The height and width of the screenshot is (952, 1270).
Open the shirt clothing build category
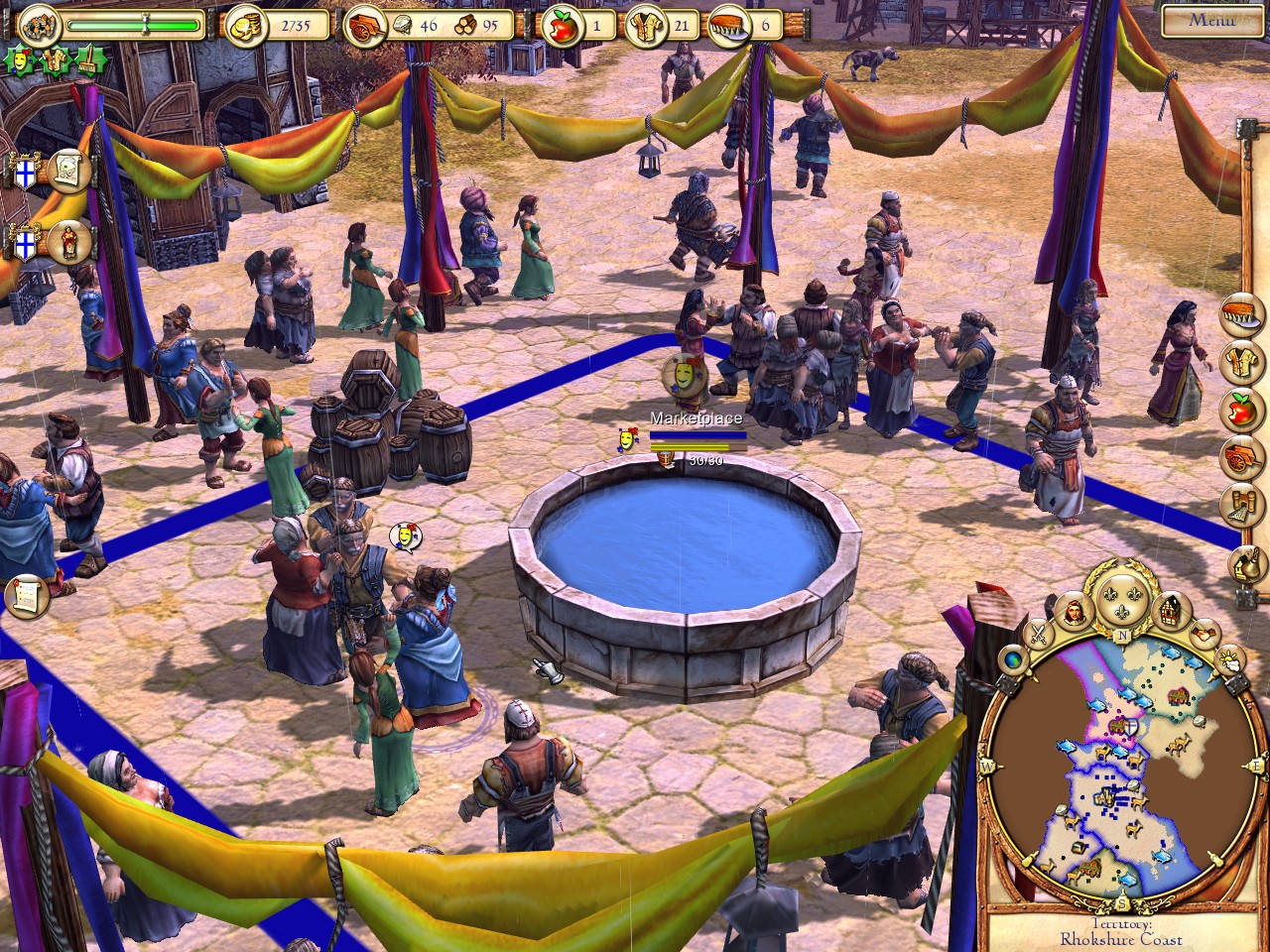tap(1243, 361)
